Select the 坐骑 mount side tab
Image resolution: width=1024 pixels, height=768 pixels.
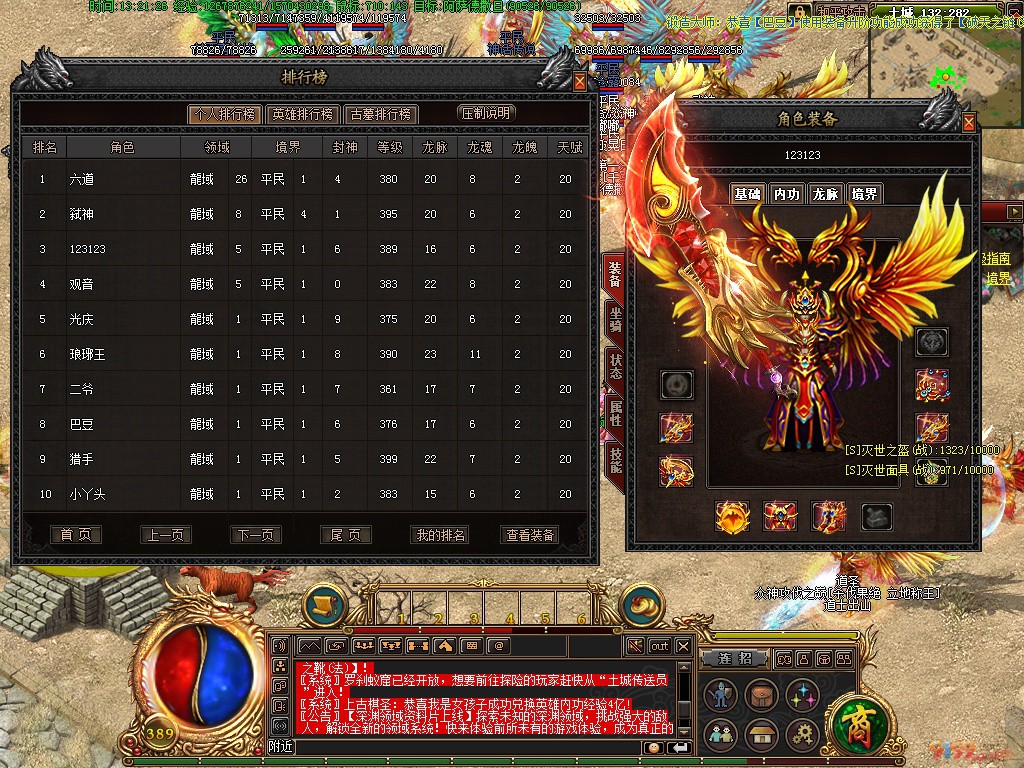tap(614, 320)
